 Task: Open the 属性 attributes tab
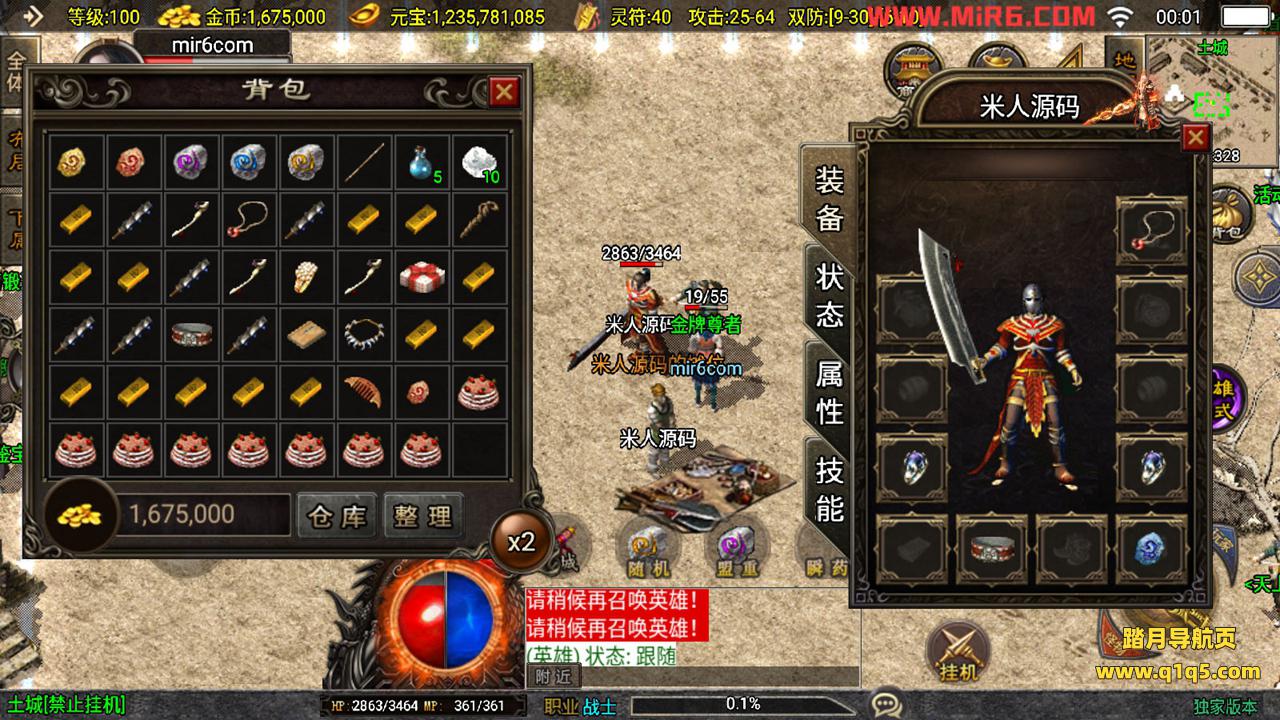point(830,392)
